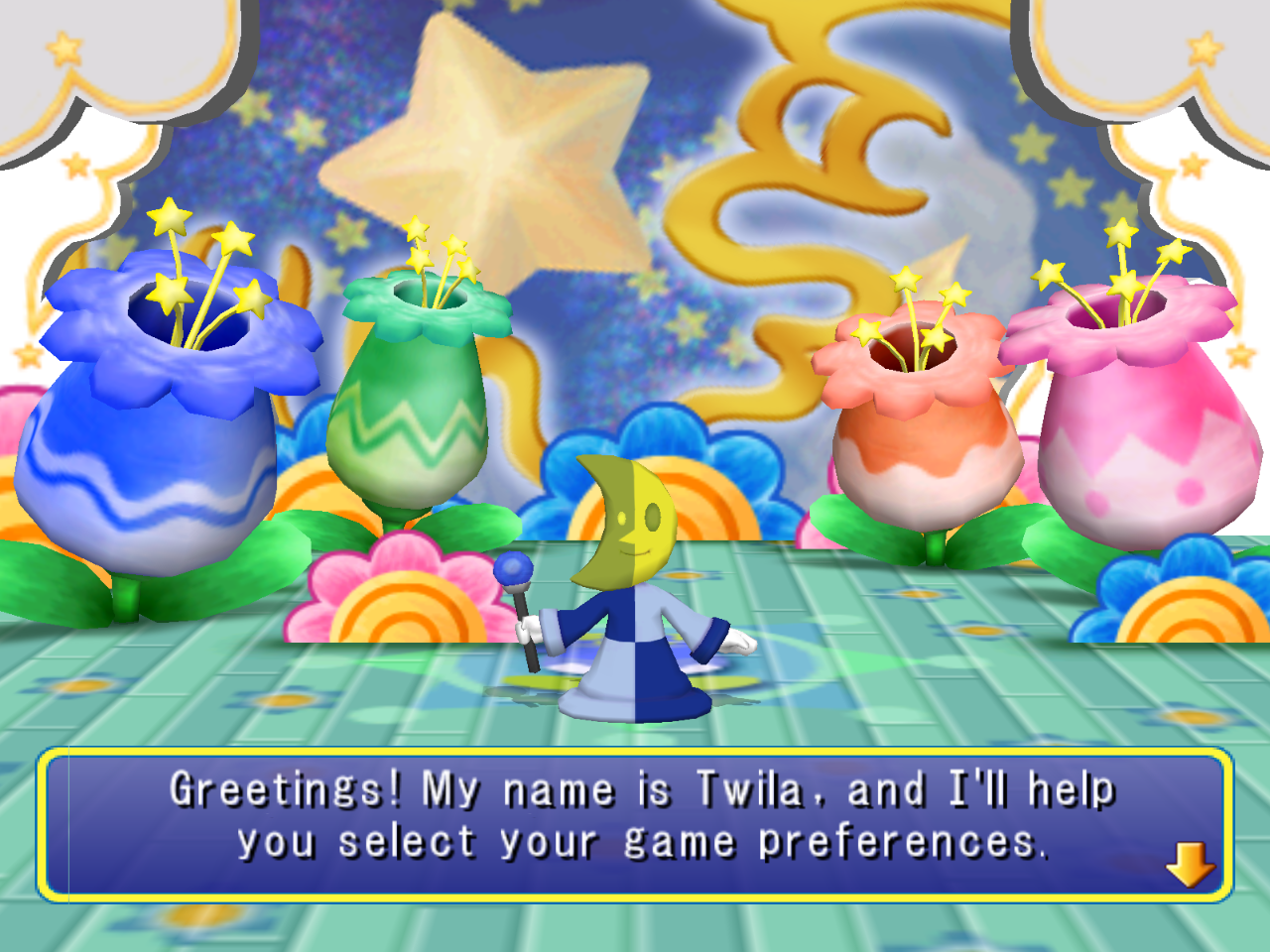Open the dialog box options

(x=635, y=823)
